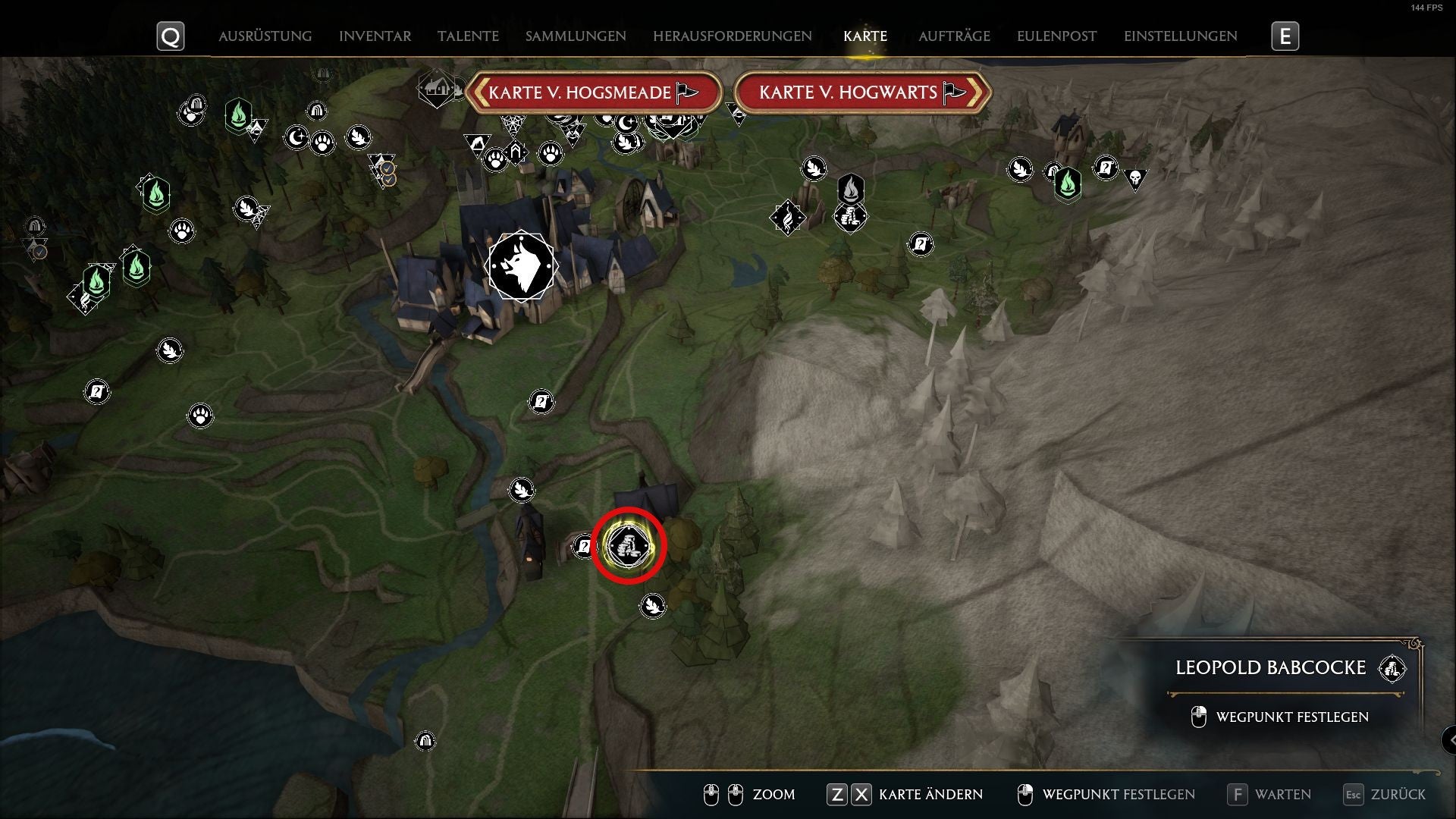The height and width of the screenshot is (819, 1456).
Task: Open the EULENPOST menu
Action: [1056, 35]
